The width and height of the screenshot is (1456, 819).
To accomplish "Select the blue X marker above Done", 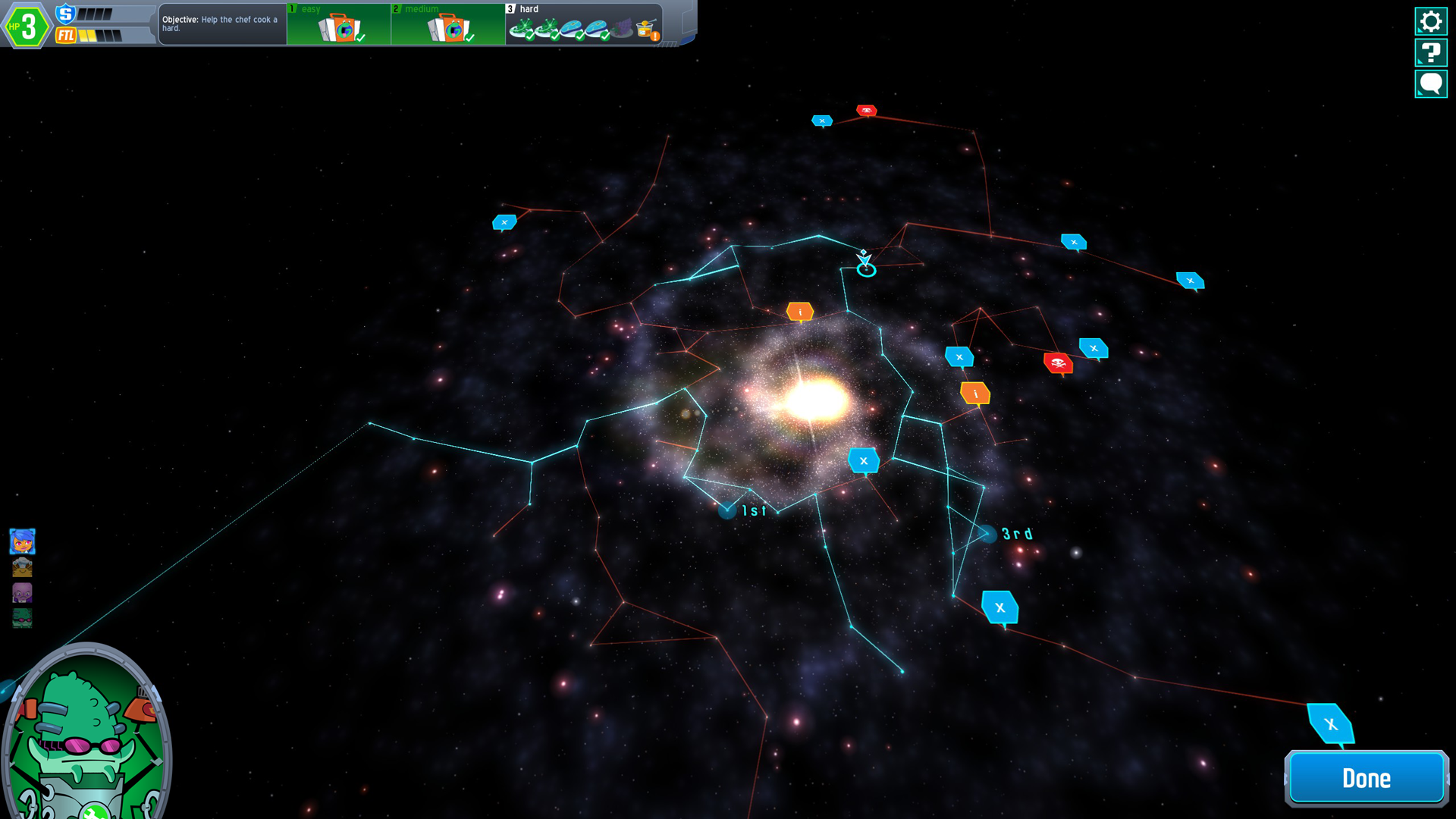I will (x=1330, y=724).
